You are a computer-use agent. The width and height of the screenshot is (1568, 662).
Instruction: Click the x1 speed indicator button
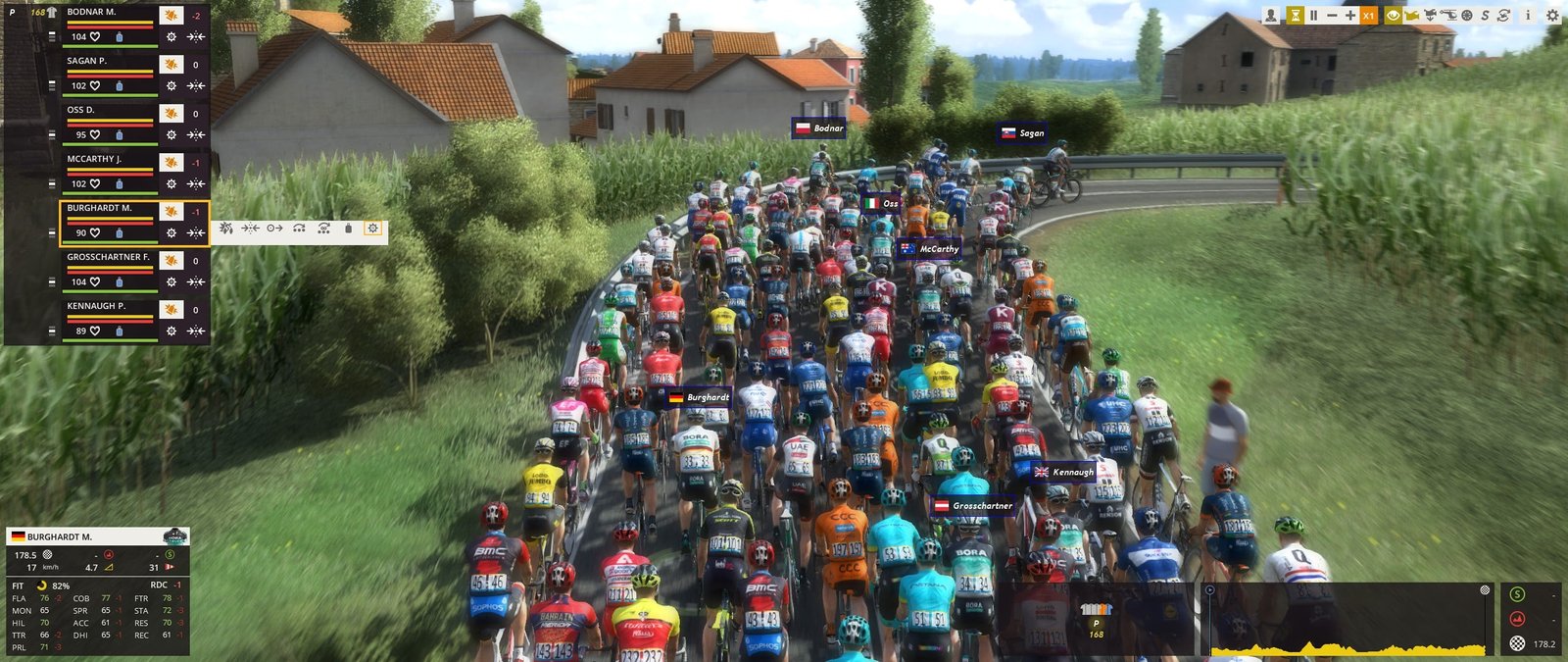[1369, 16]
